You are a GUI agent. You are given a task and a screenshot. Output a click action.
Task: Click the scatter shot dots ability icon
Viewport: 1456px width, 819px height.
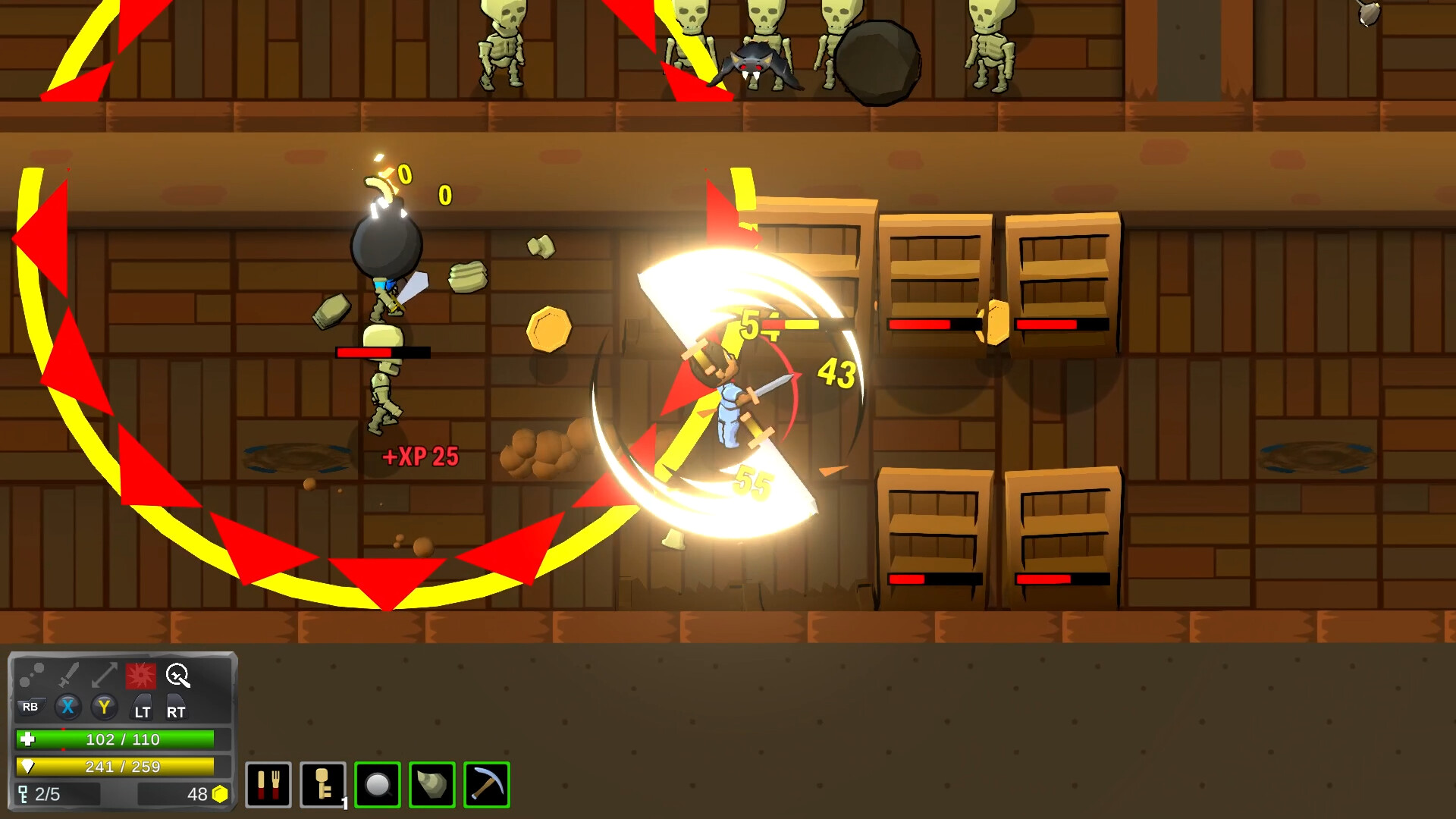[32, 675]
